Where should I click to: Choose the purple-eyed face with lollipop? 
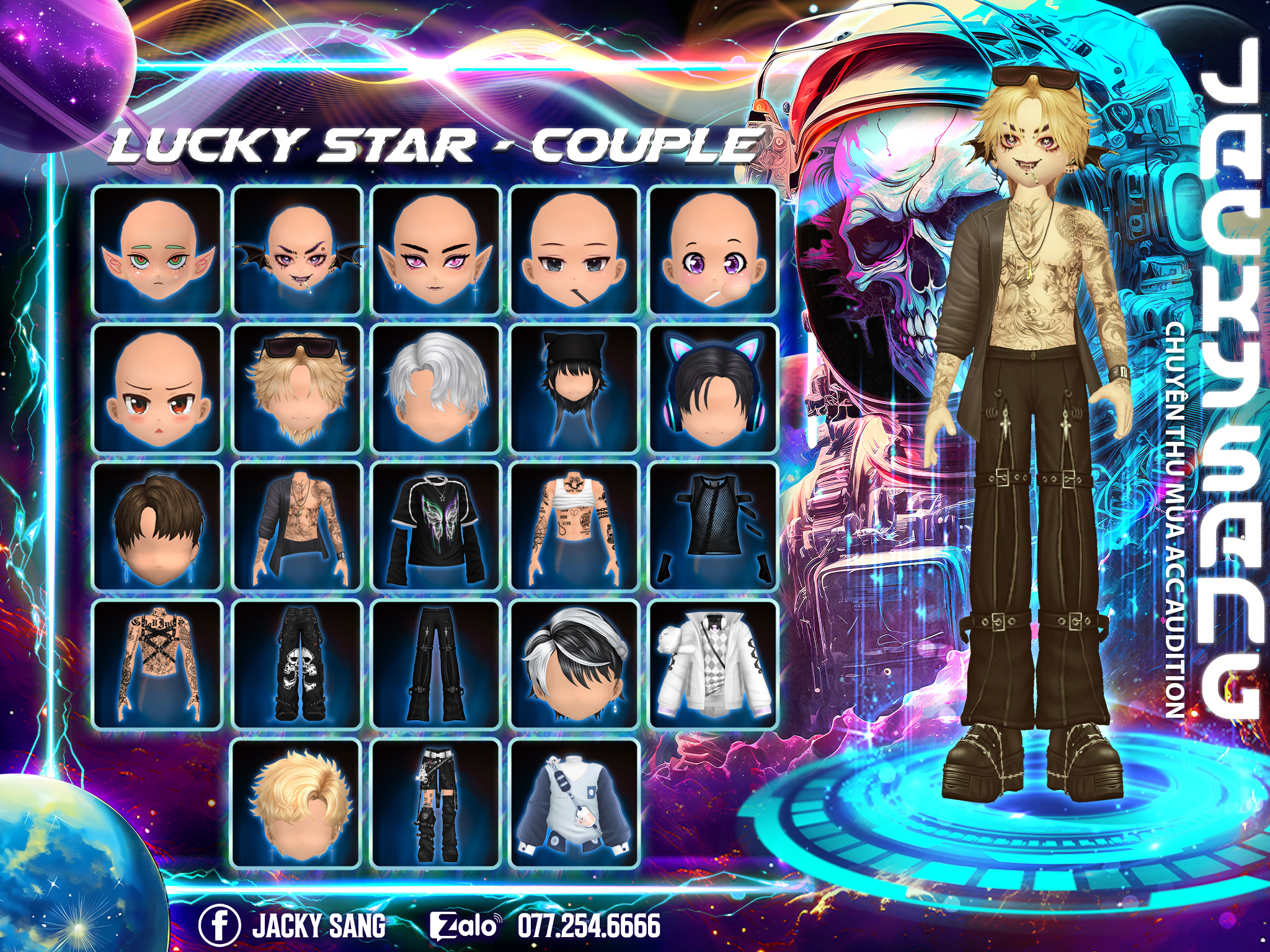tap(713, 250)
